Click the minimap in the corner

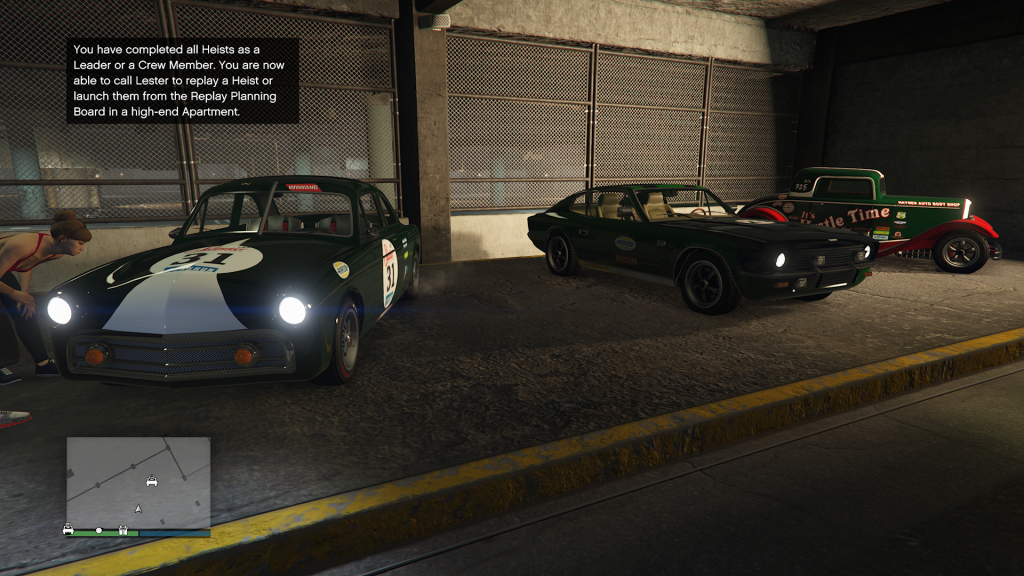(x=138, y=483)
